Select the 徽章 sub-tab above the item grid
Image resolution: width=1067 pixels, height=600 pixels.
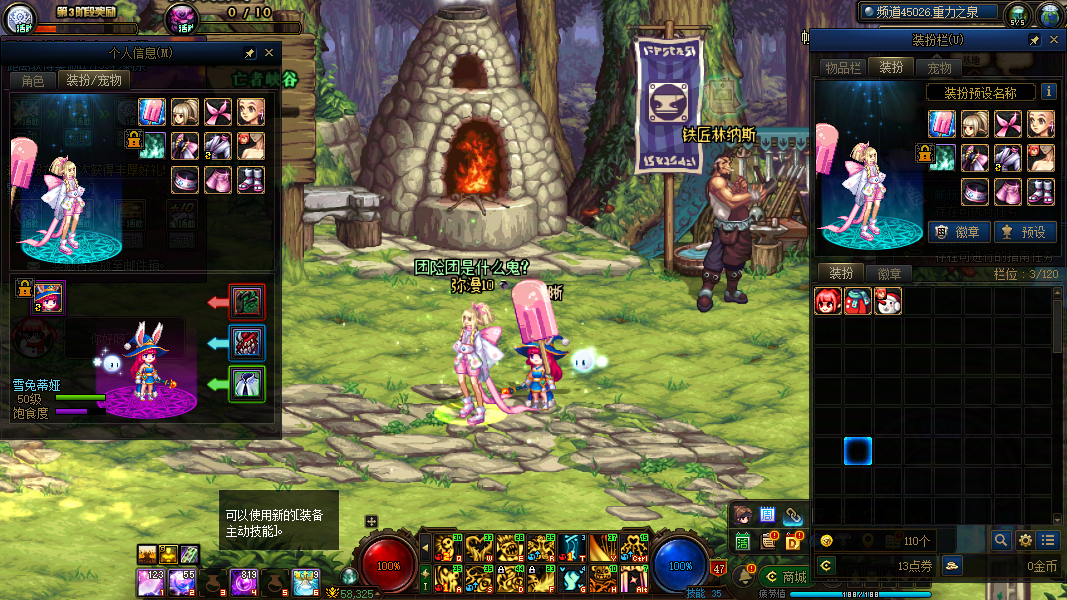[x=889, y=273]
